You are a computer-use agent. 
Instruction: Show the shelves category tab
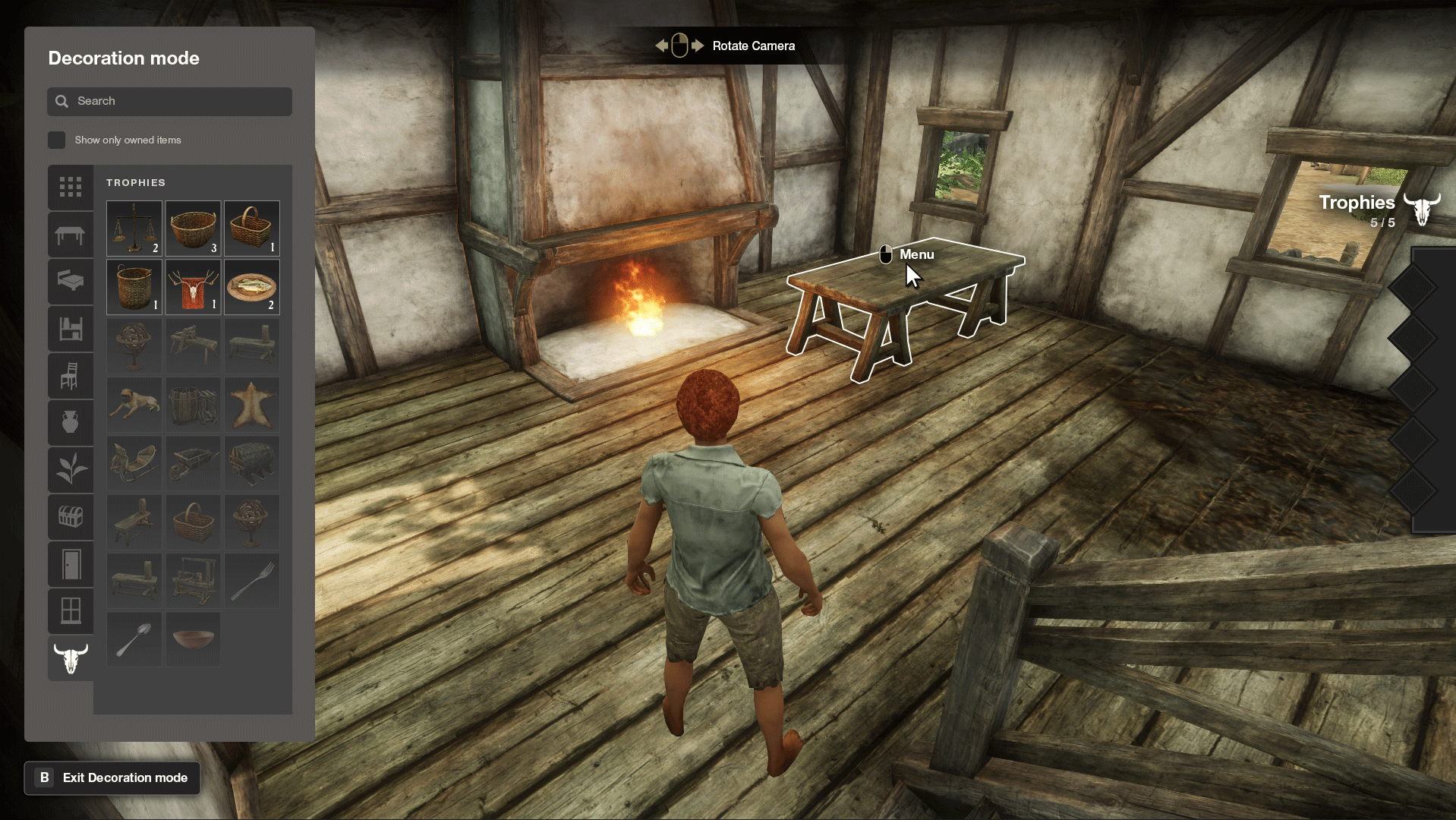(71, 329)
